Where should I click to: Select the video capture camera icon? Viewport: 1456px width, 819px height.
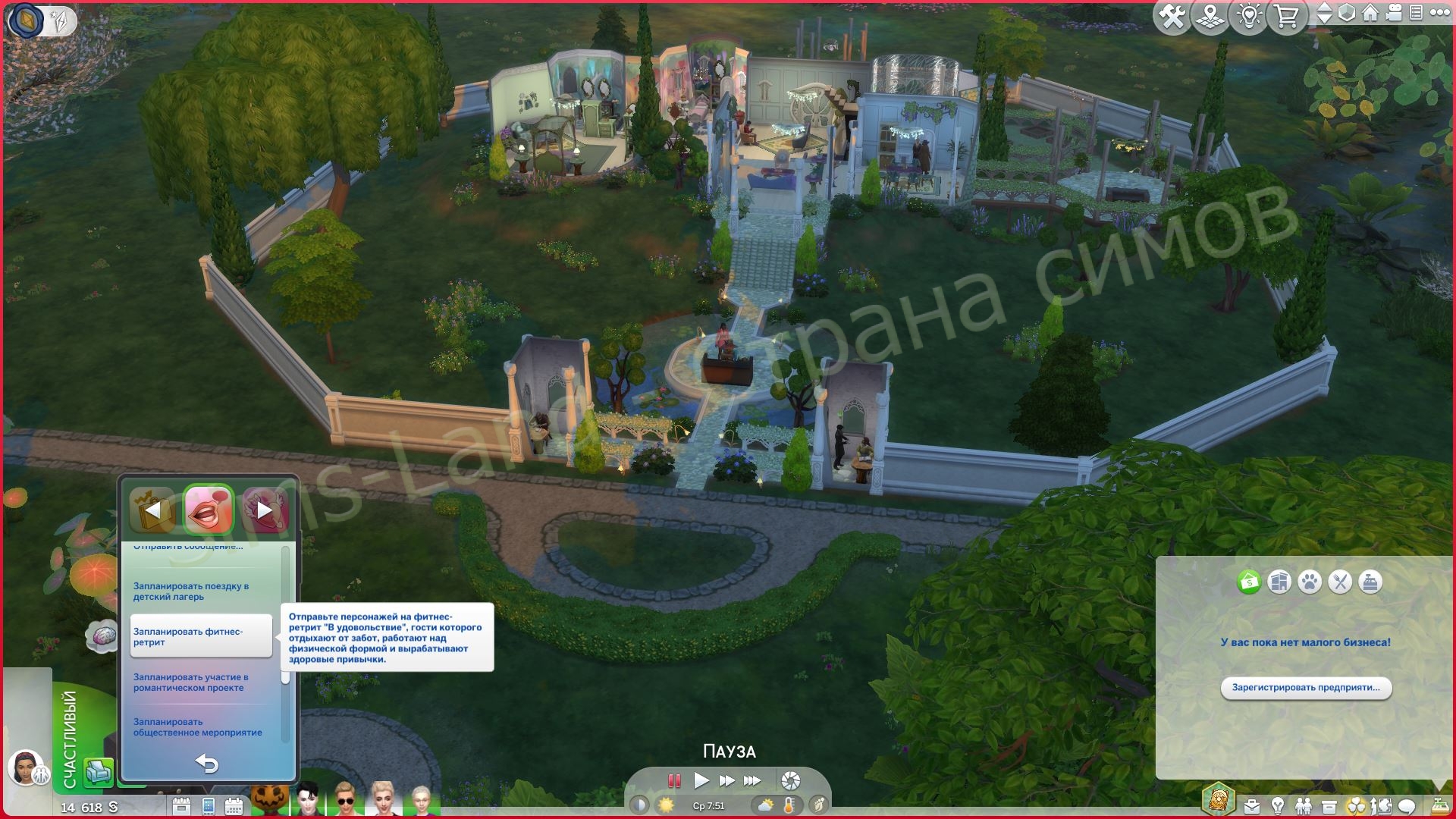pos(1394,13)
